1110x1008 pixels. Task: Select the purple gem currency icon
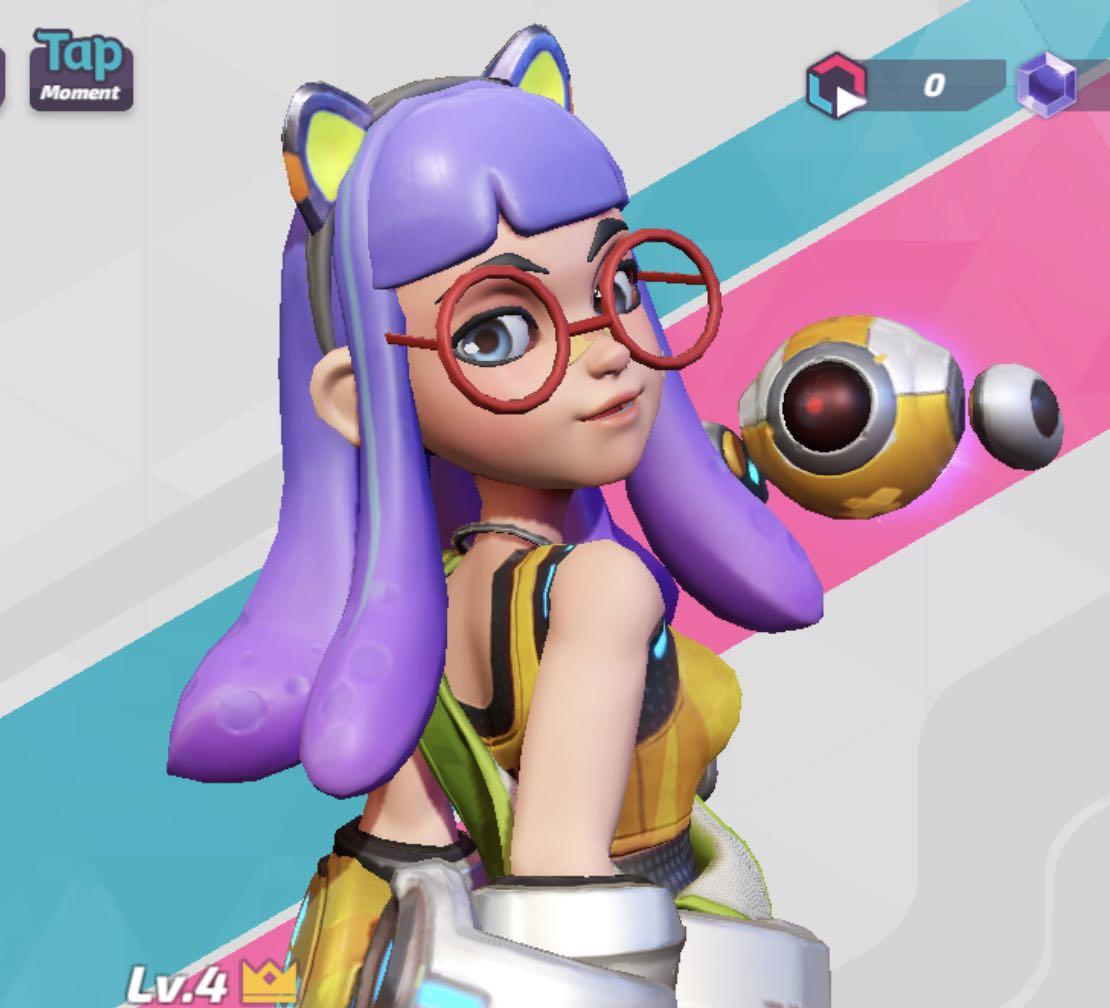[1046, 84]
